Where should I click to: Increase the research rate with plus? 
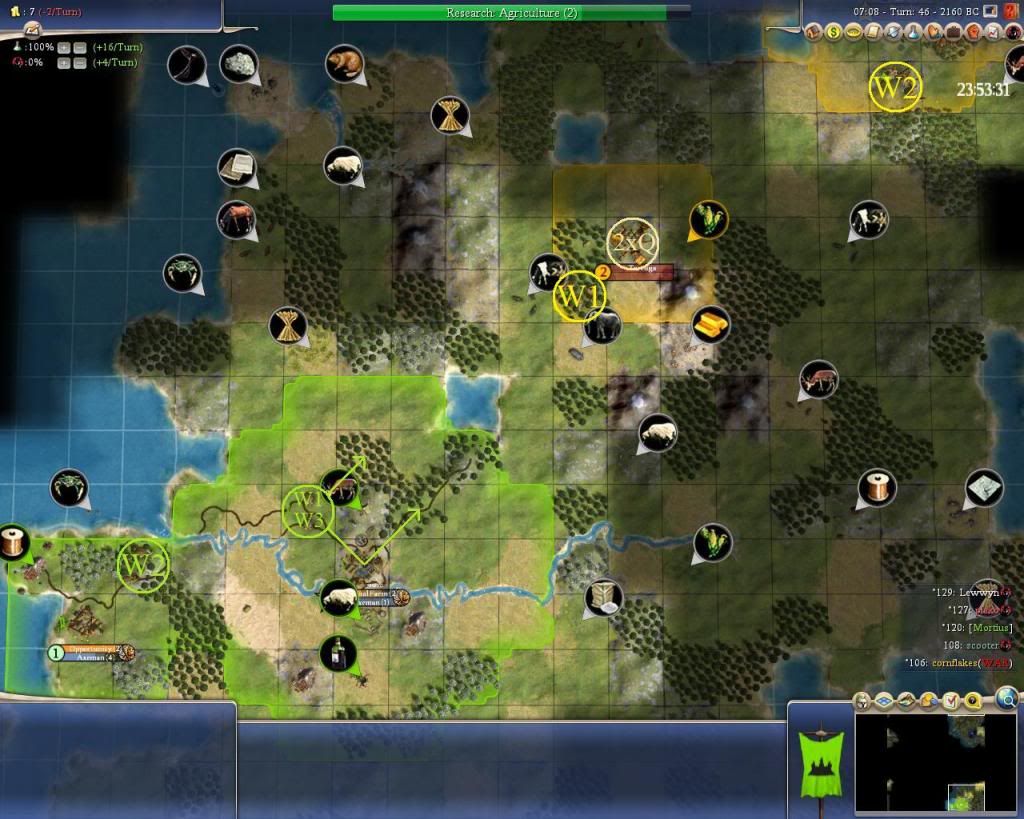[64, 47]
